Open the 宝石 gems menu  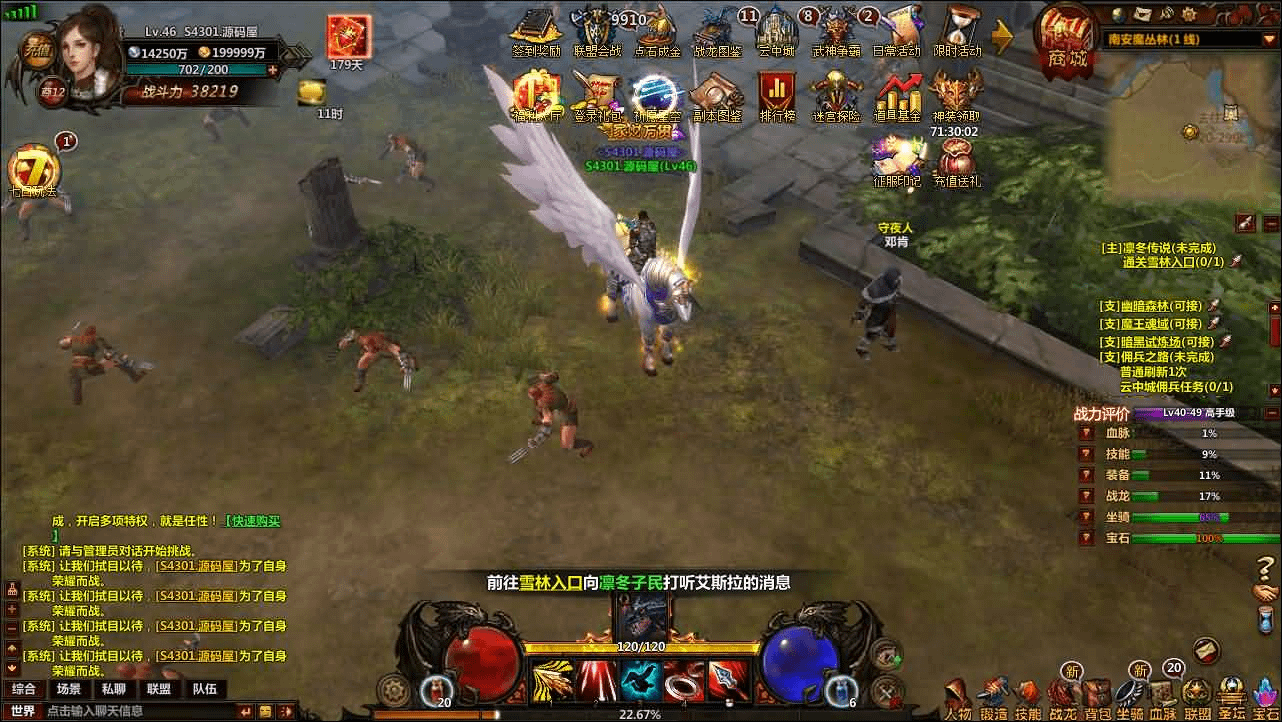[x=1267, y=698]
